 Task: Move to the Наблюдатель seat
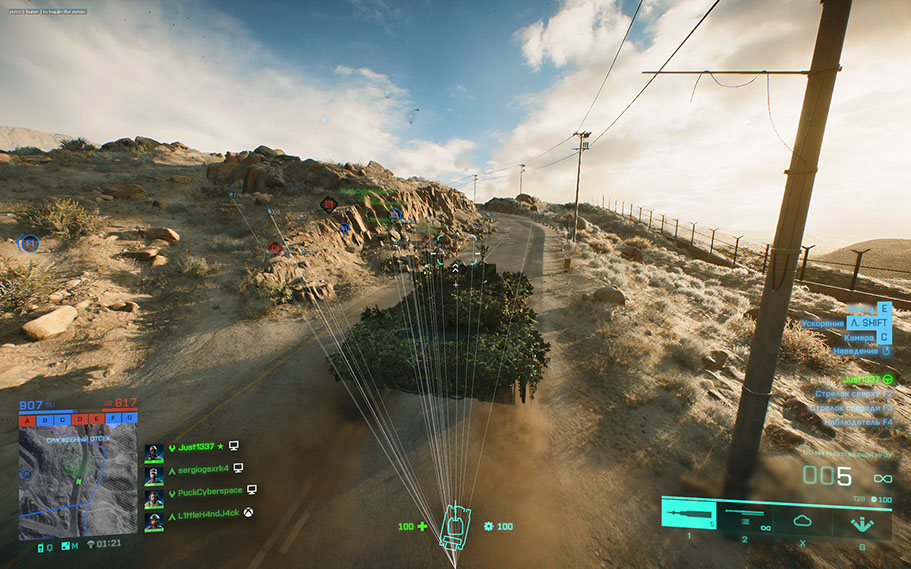(857, 422)
